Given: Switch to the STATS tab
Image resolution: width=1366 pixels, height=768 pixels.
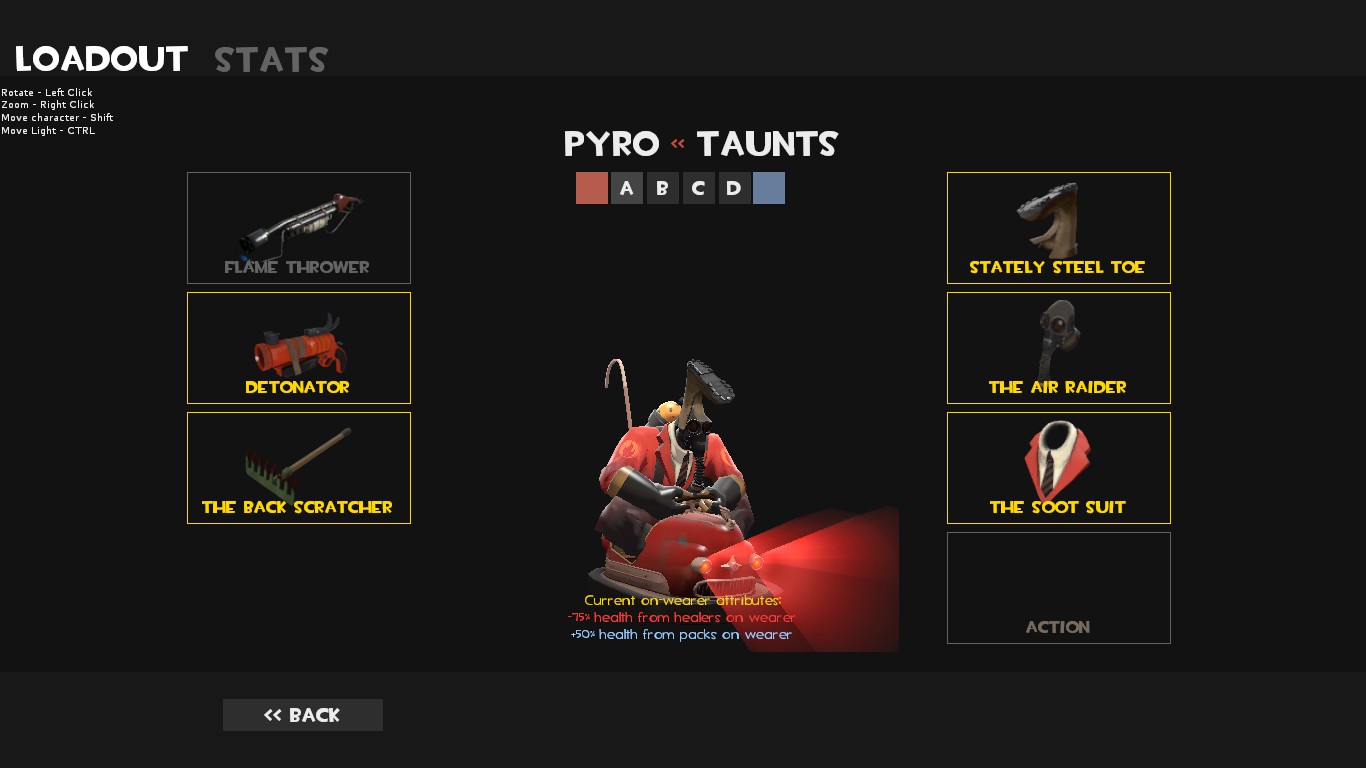Looking at the screenshot, I should 270,59.
